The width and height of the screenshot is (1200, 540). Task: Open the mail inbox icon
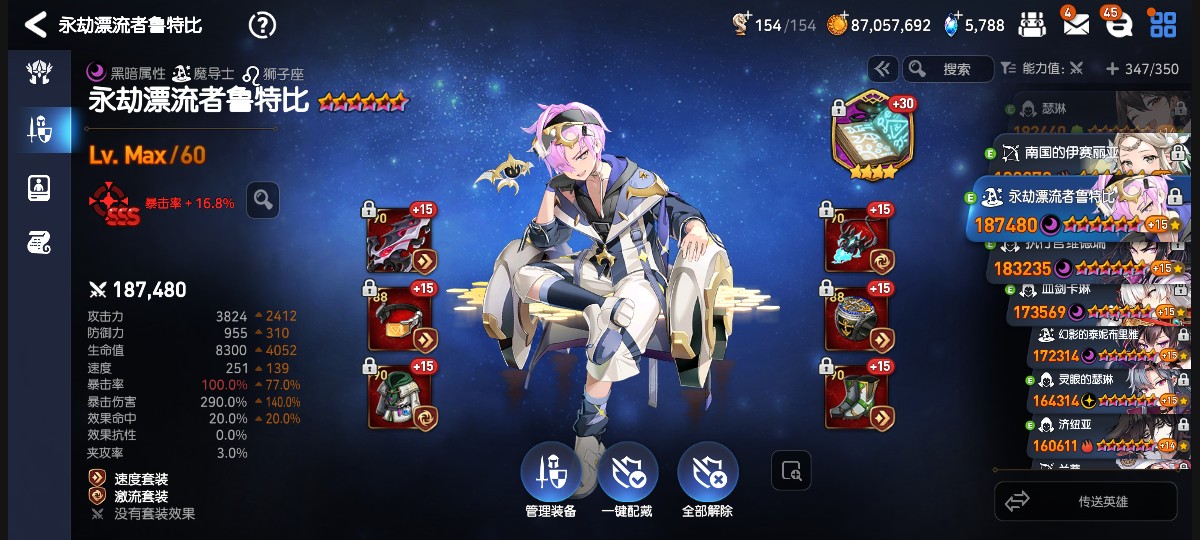point(1075,25)
